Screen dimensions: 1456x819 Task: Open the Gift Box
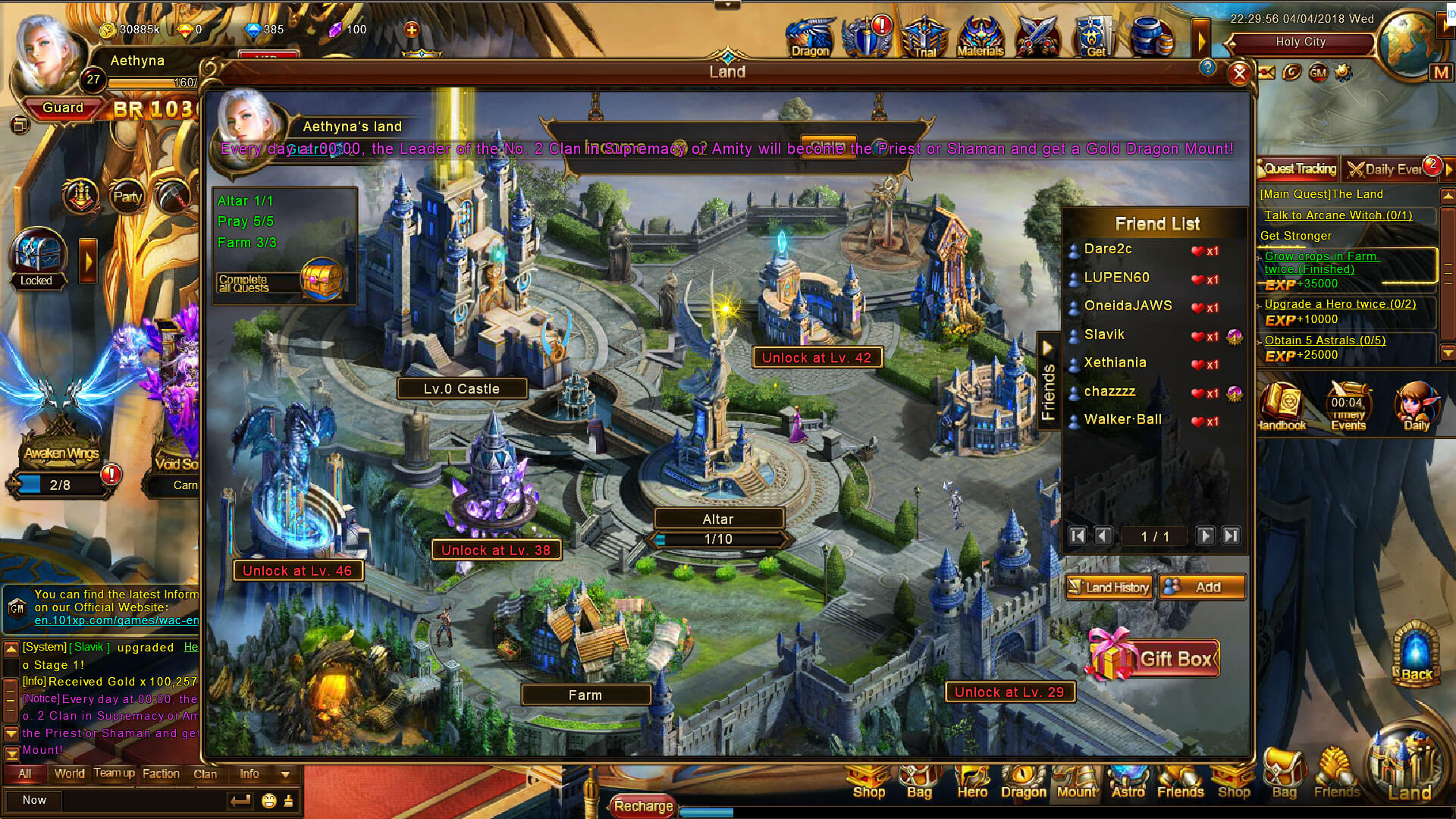point(1154,657)
